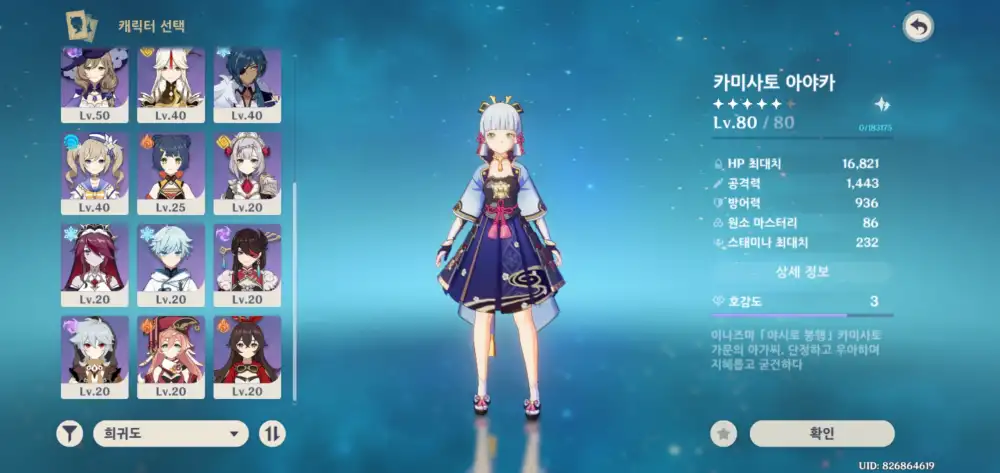Viewport: 1000px width, 473px height.
Task: Go back using the return arrow
Action: coord(917,27)
